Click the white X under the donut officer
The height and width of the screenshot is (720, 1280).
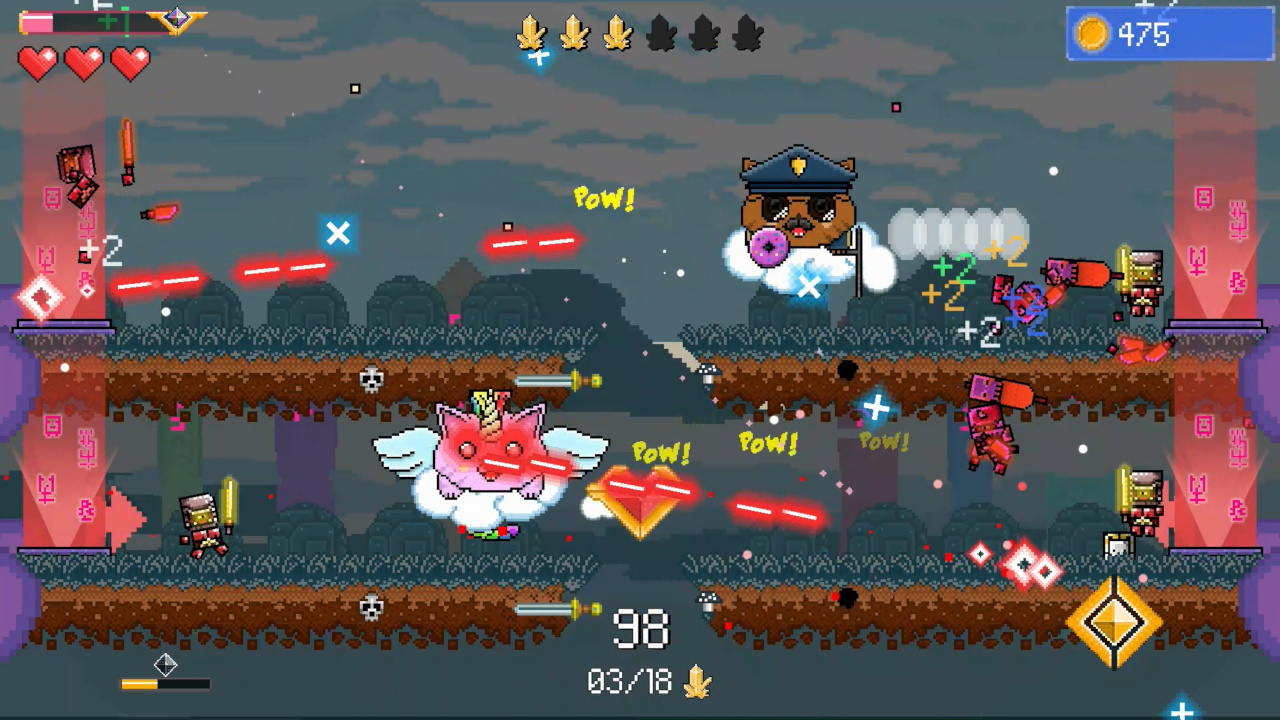coord(810,288)
